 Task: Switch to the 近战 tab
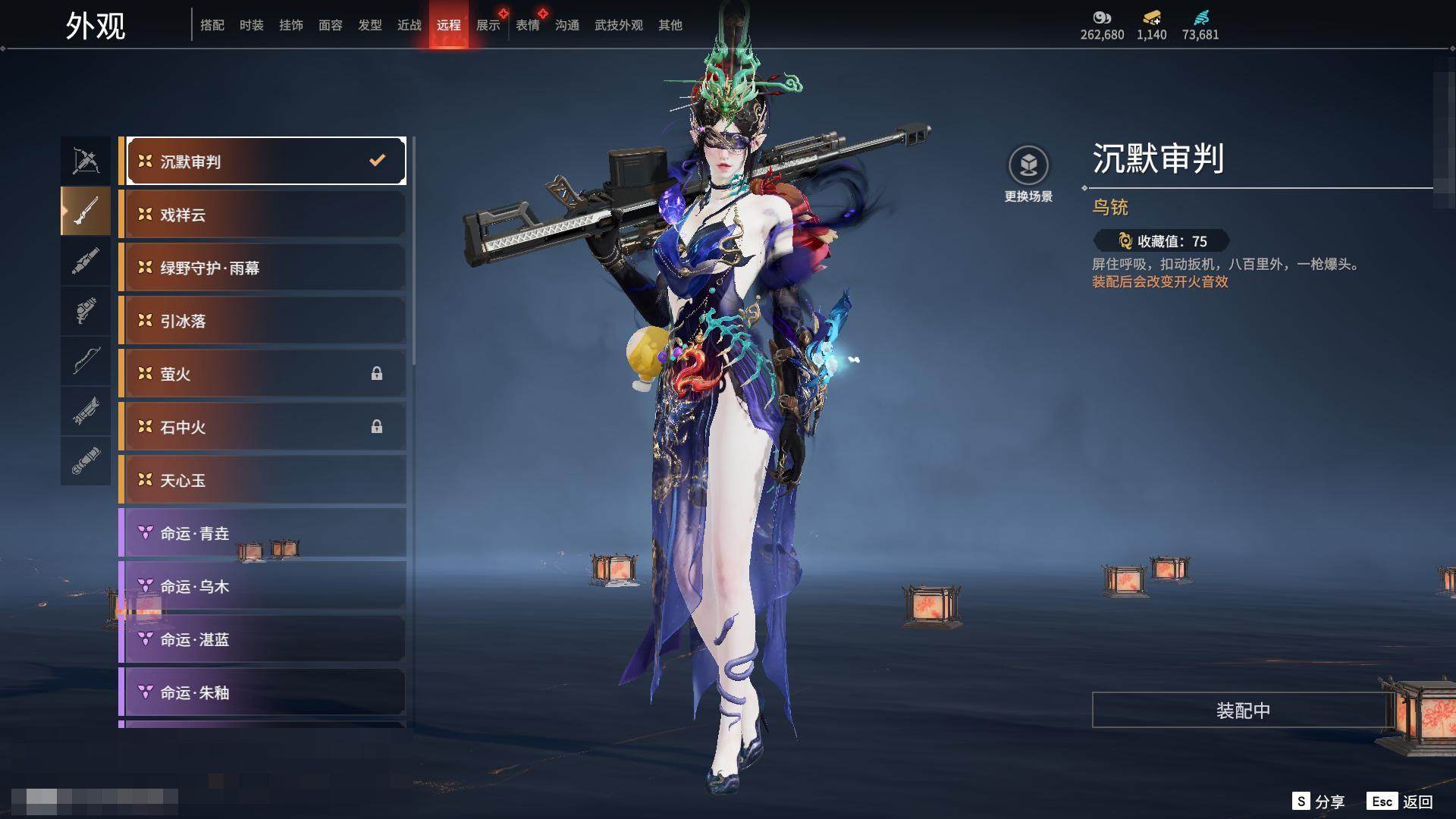point(409,25)
